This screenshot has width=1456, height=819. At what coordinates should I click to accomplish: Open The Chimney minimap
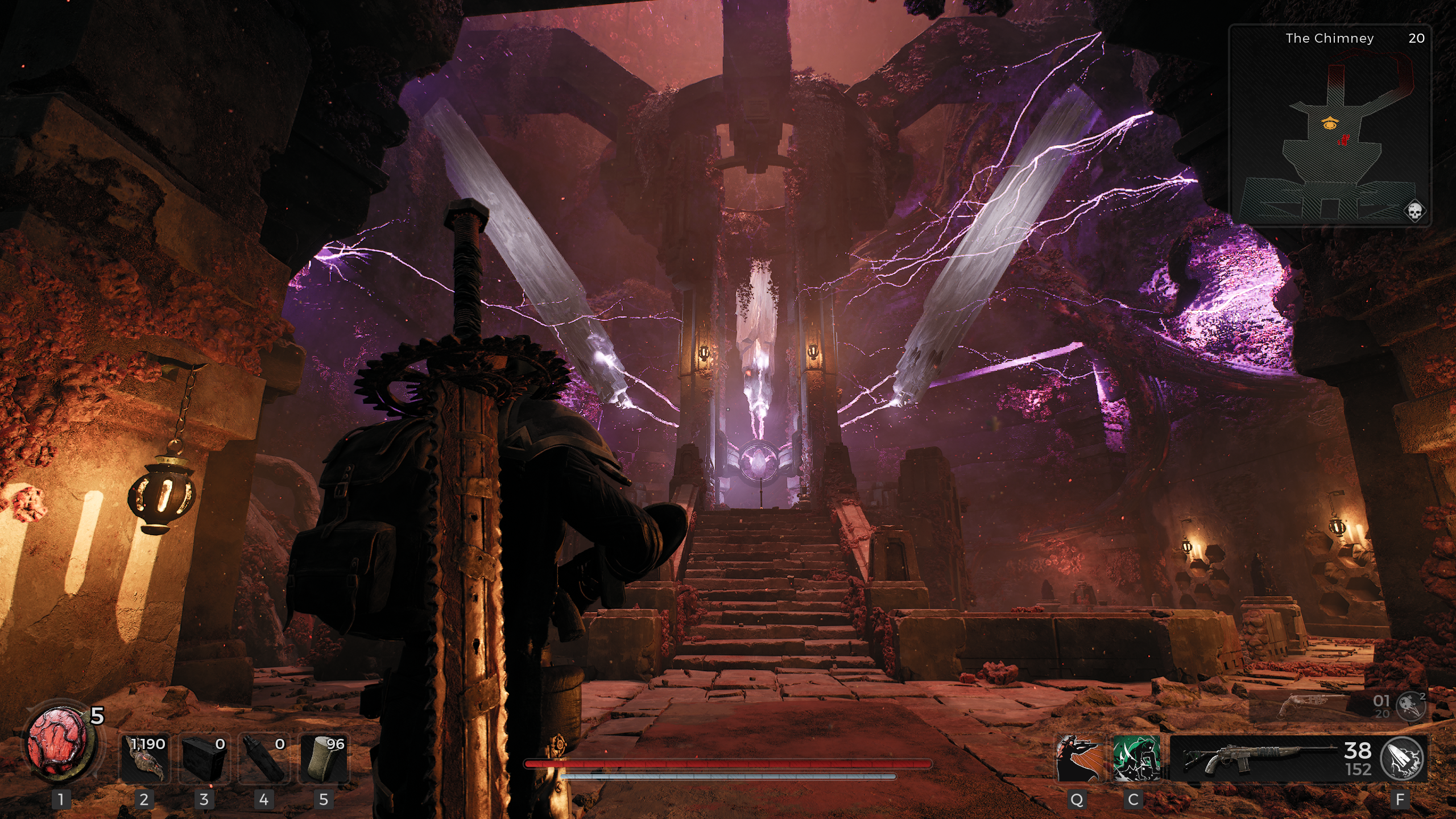coord(1330,125)
